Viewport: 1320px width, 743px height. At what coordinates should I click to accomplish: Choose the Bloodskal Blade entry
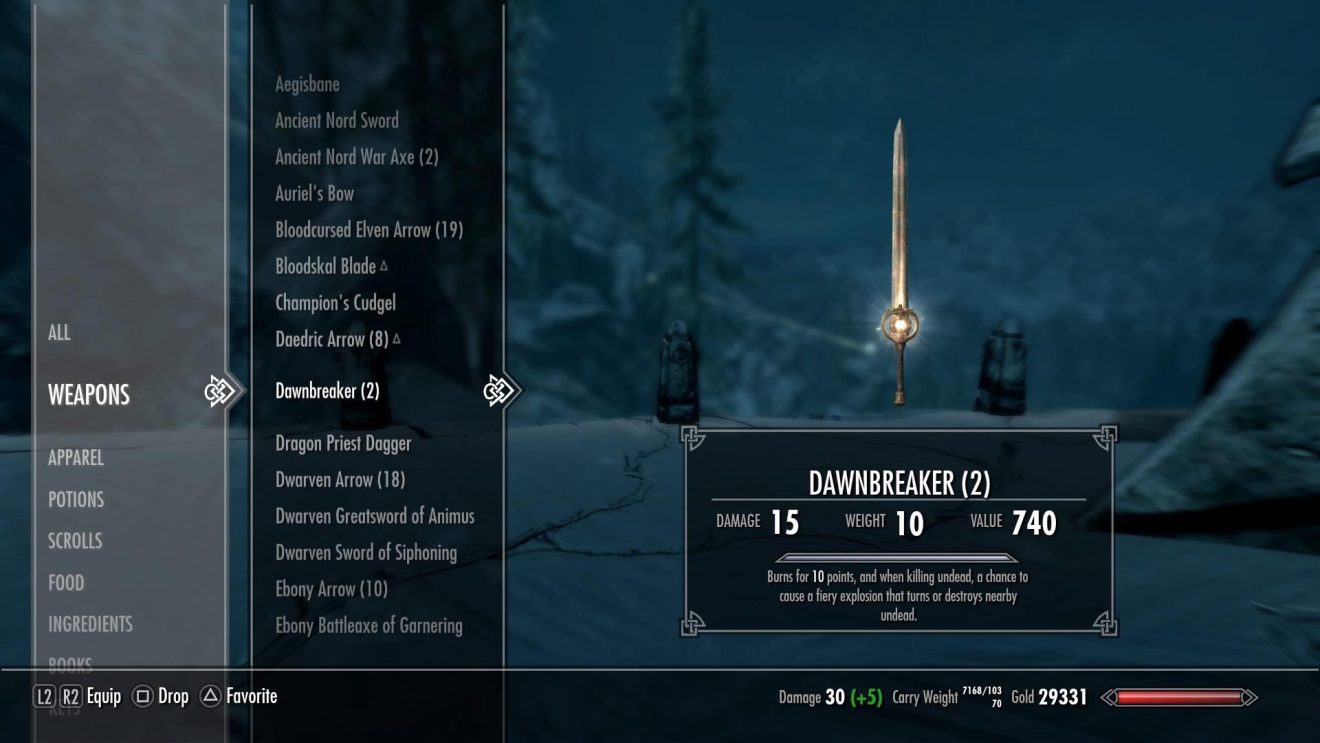(x=326, y=267)
